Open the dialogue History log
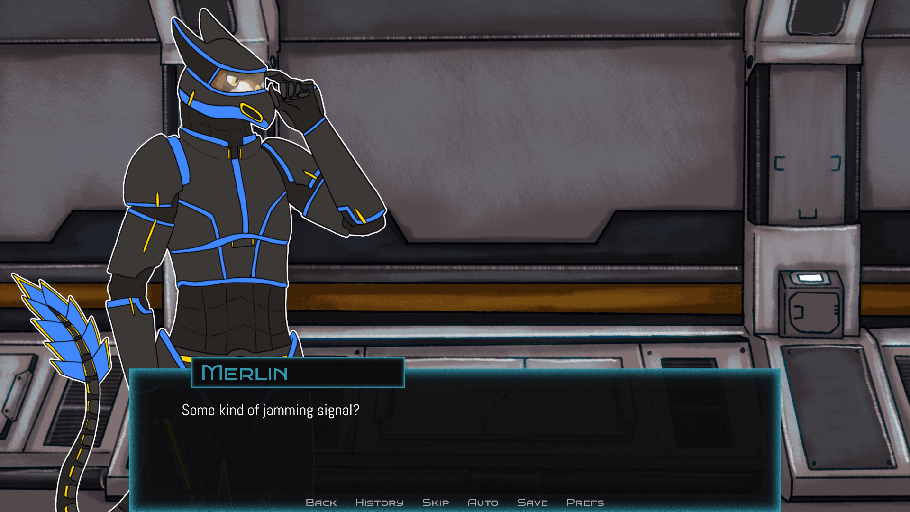The width and height of the screenshot is (910, 512). pos(379,502)
